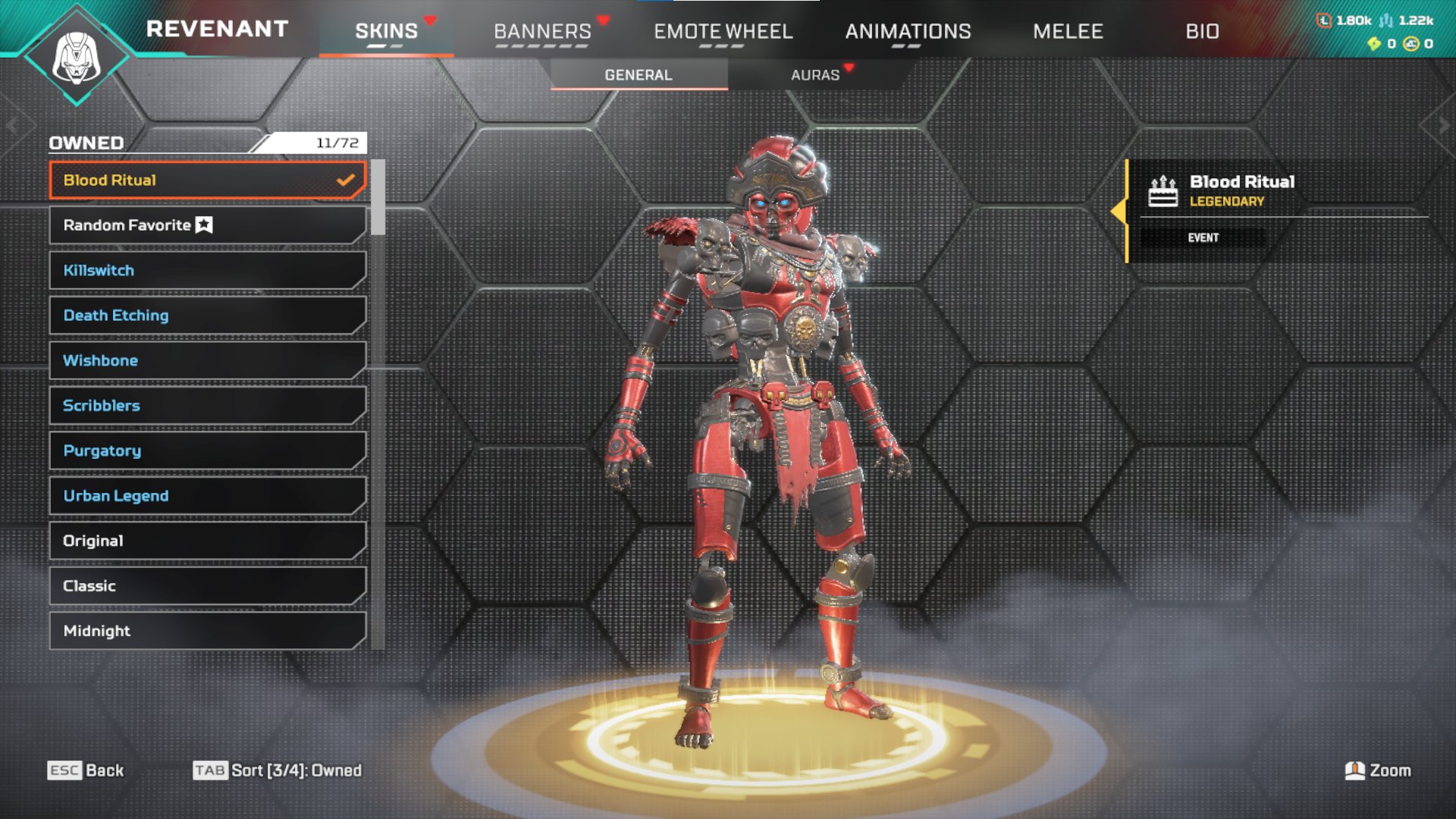Choose the Purgatory skin
The image size is (1456, 819).
[207, 450]
